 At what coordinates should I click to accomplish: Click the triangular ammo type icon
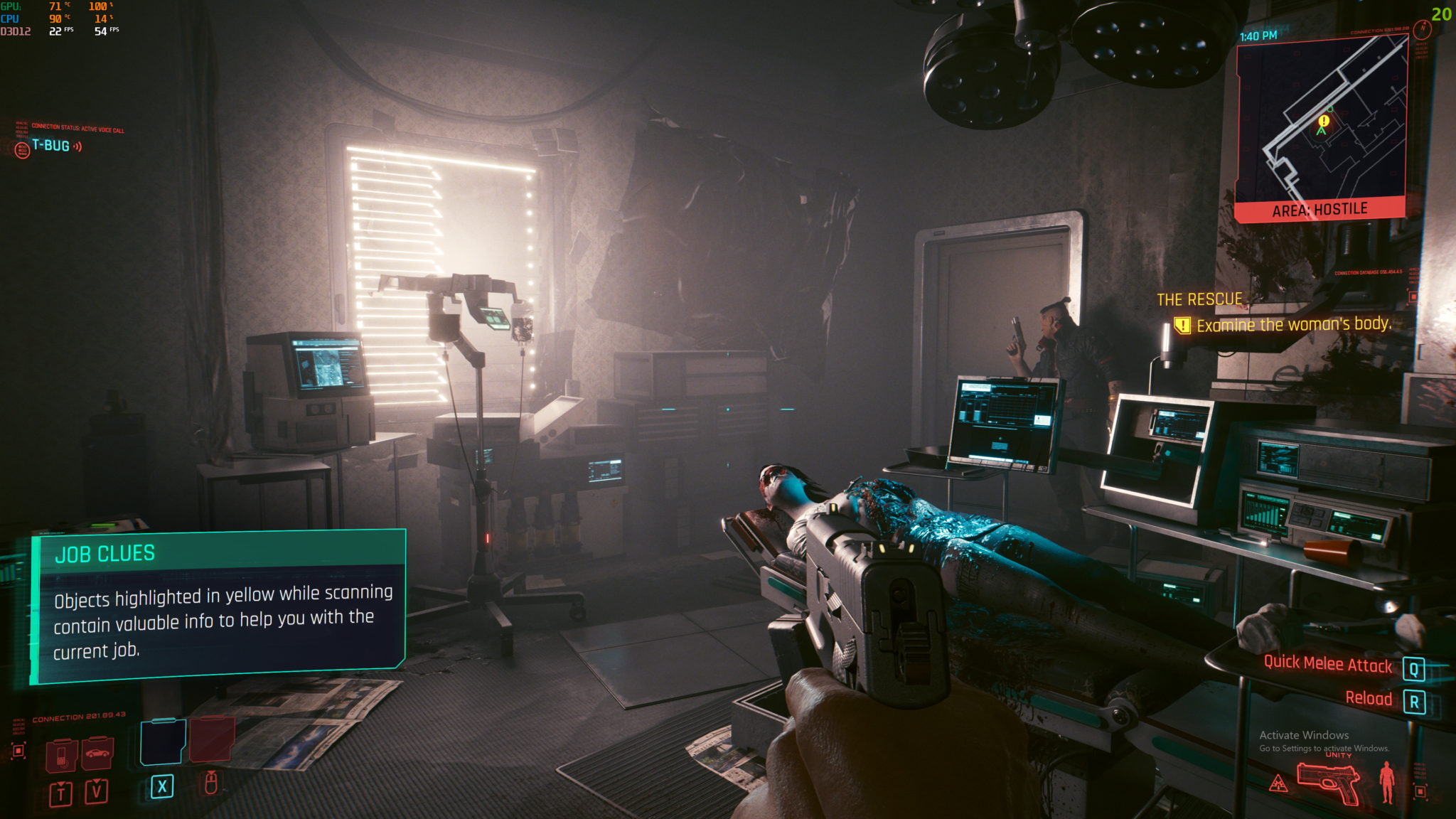point(1278,784)
